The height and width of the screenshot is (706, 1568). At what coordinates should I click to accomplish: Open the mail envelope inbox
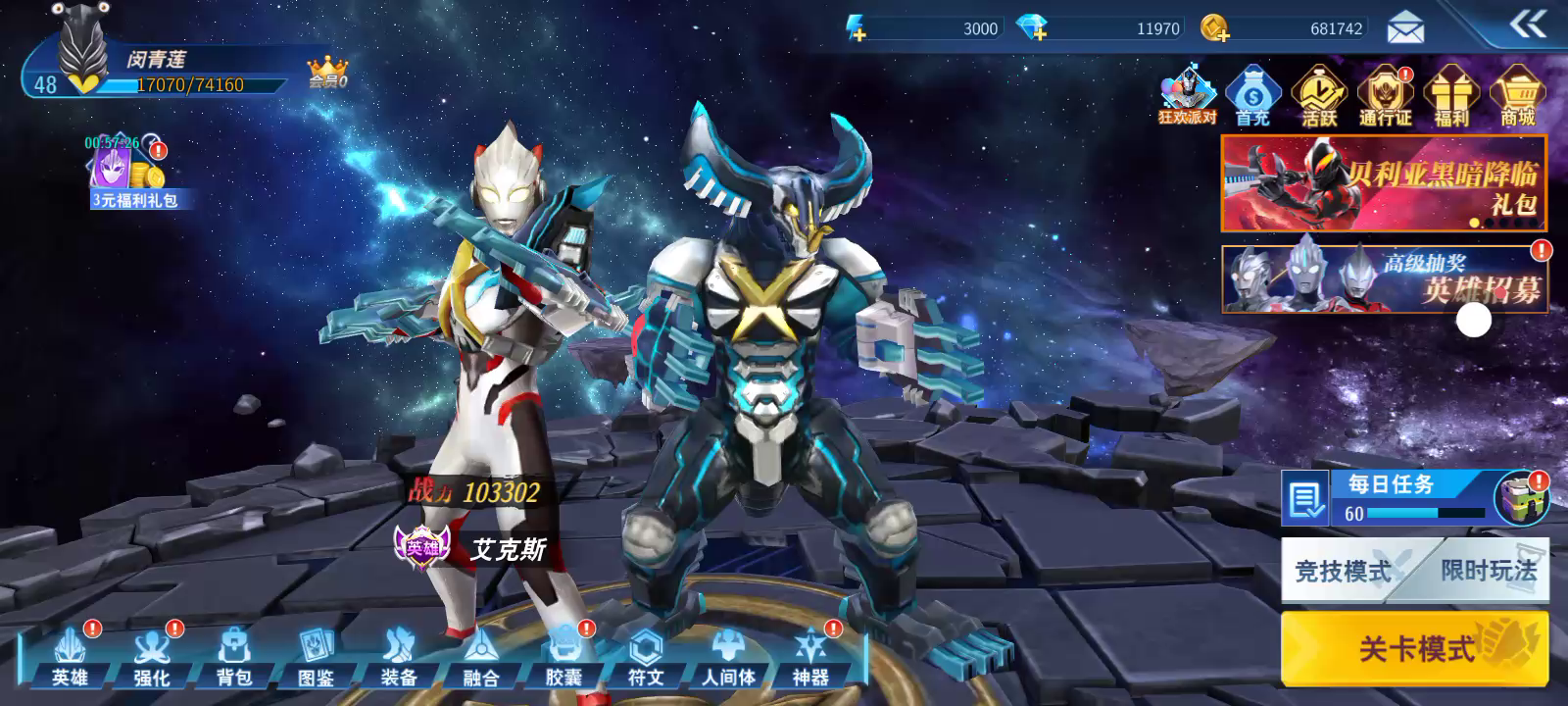[1405, 29]
